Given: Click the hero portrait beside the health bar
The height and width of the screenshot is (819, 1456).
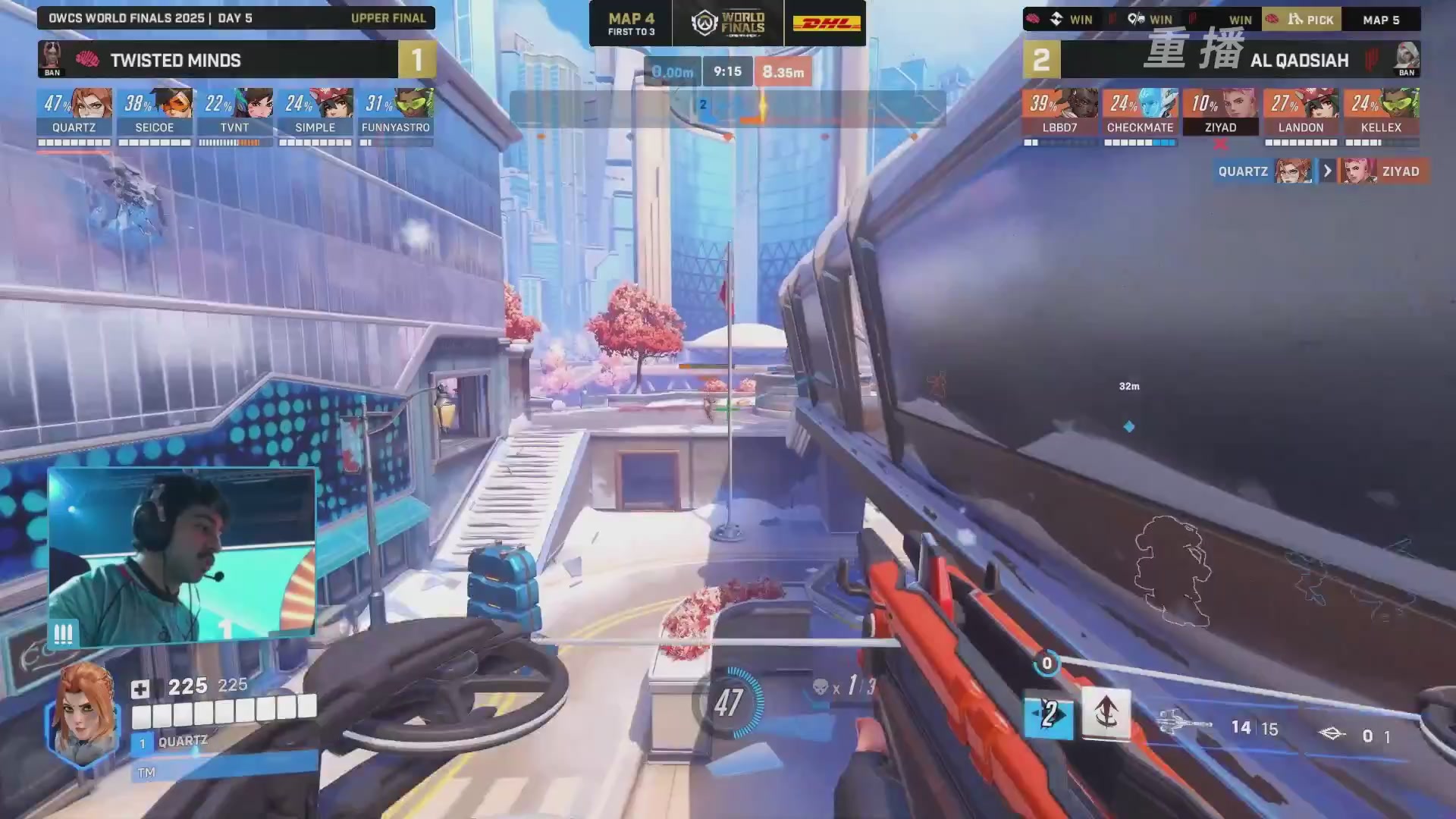Looking at the screenshot, I should [x=83, y=713].
